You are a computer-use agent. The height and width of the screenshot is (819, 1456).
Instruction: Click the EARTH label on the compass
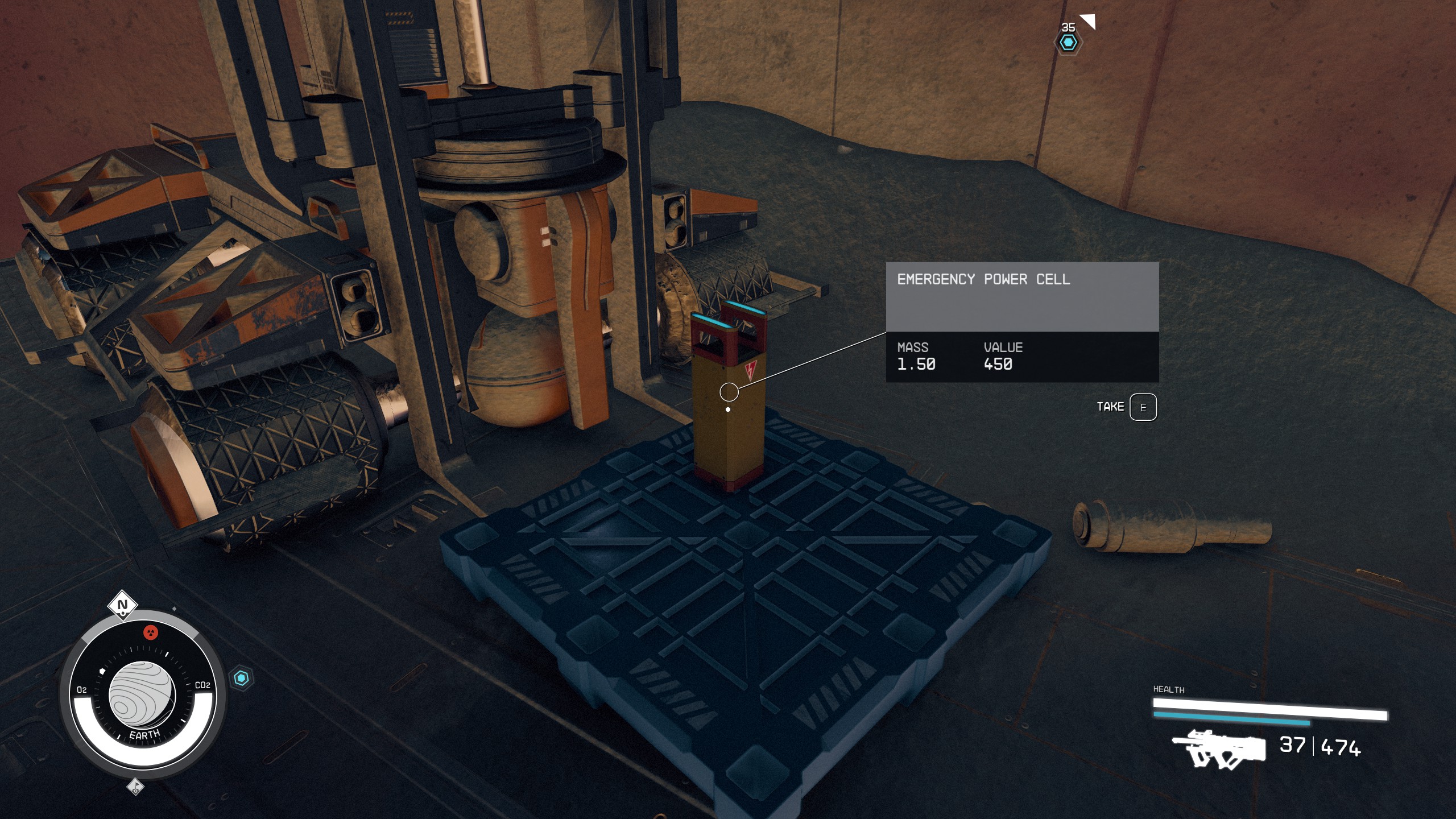pyautogui.click(x=143, y=734)
